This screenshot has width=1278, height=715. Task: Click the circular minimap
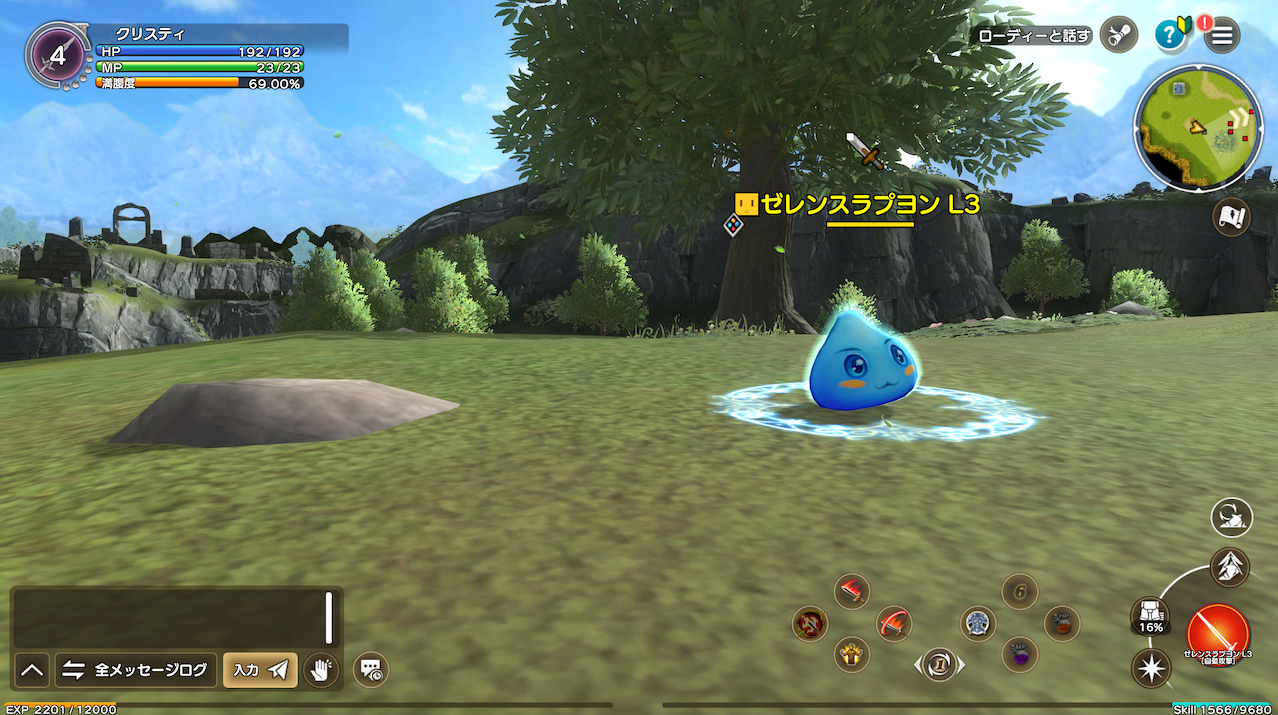(x=1197, y=128)
